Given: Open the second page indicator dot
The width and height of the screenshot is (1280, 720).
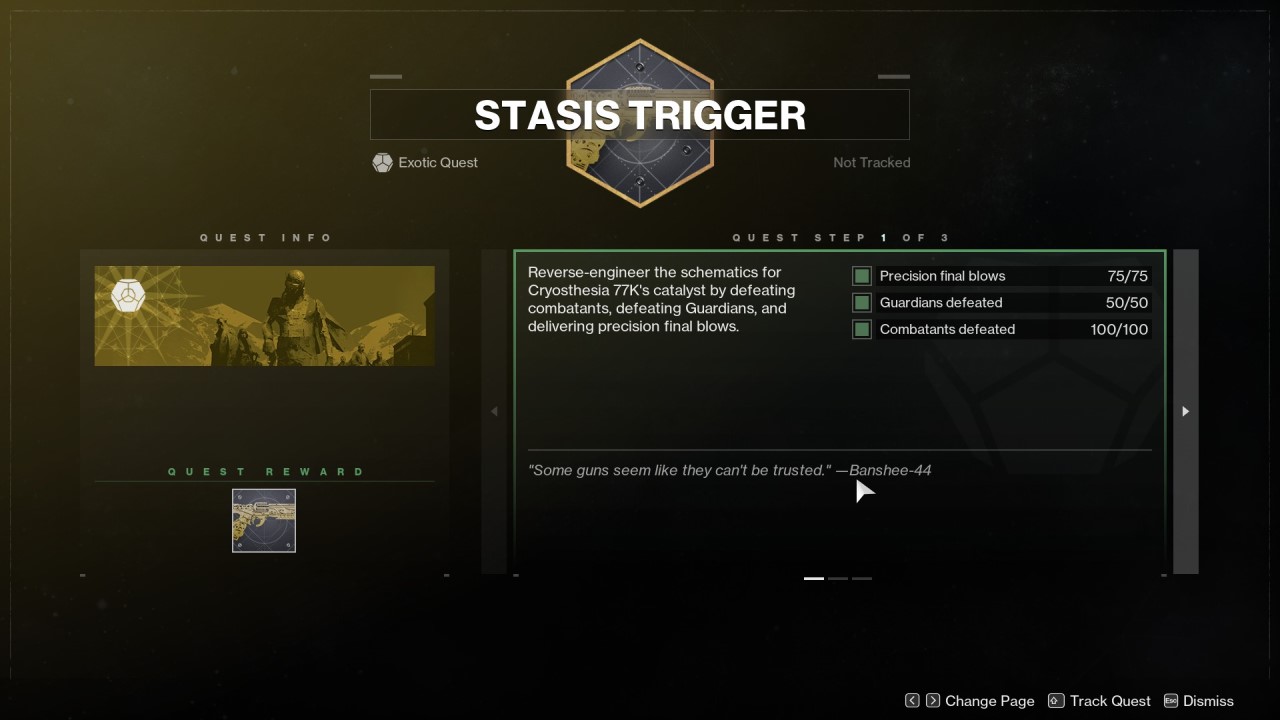Looking at the screenshot, I should (x=837, y=578).
